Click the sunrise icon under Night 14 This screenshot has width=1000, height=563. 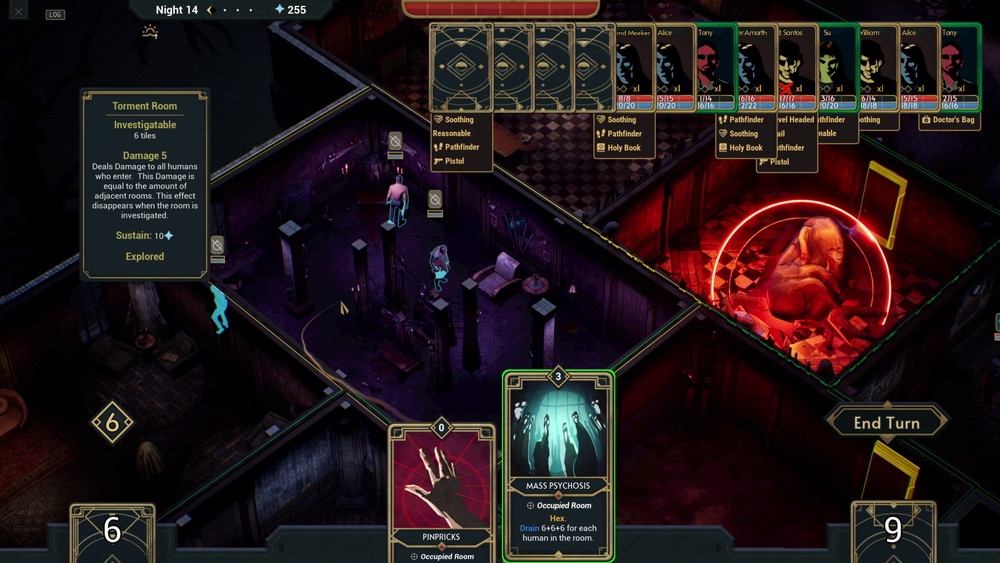tap(150, 32)
